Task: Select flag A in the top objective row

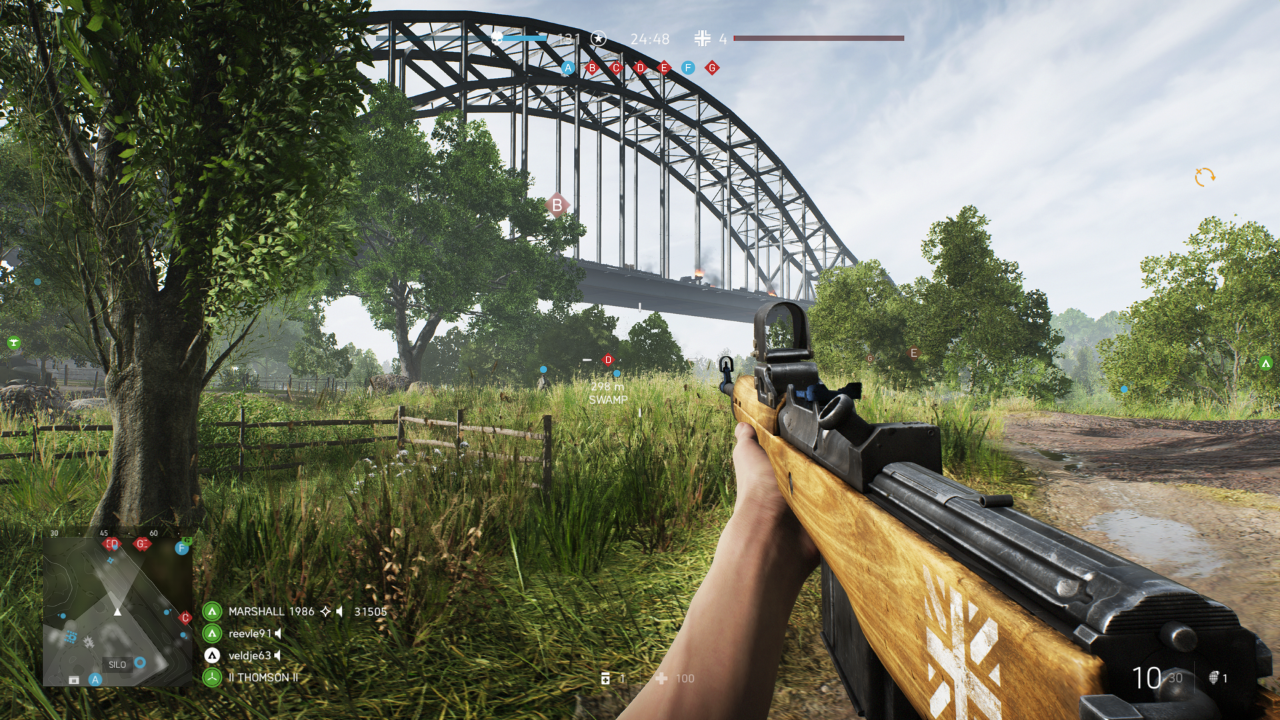Action: click(568, 68)
